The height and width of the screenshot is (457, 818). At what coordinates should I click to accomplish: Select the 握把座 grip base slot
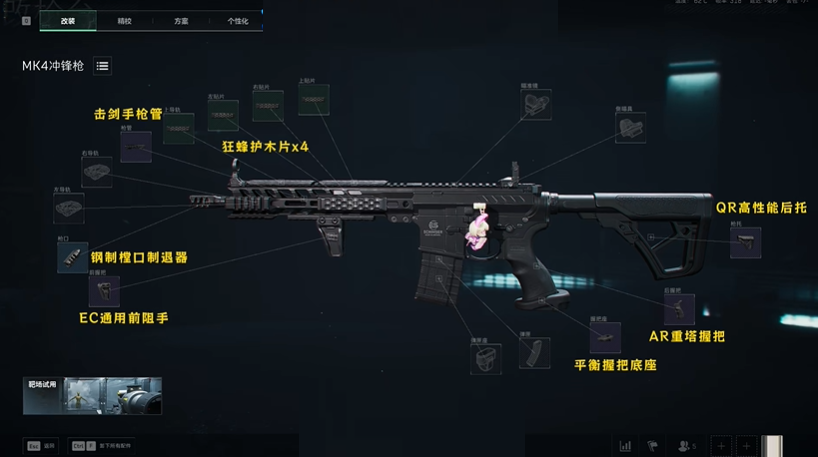pos(604,337)
